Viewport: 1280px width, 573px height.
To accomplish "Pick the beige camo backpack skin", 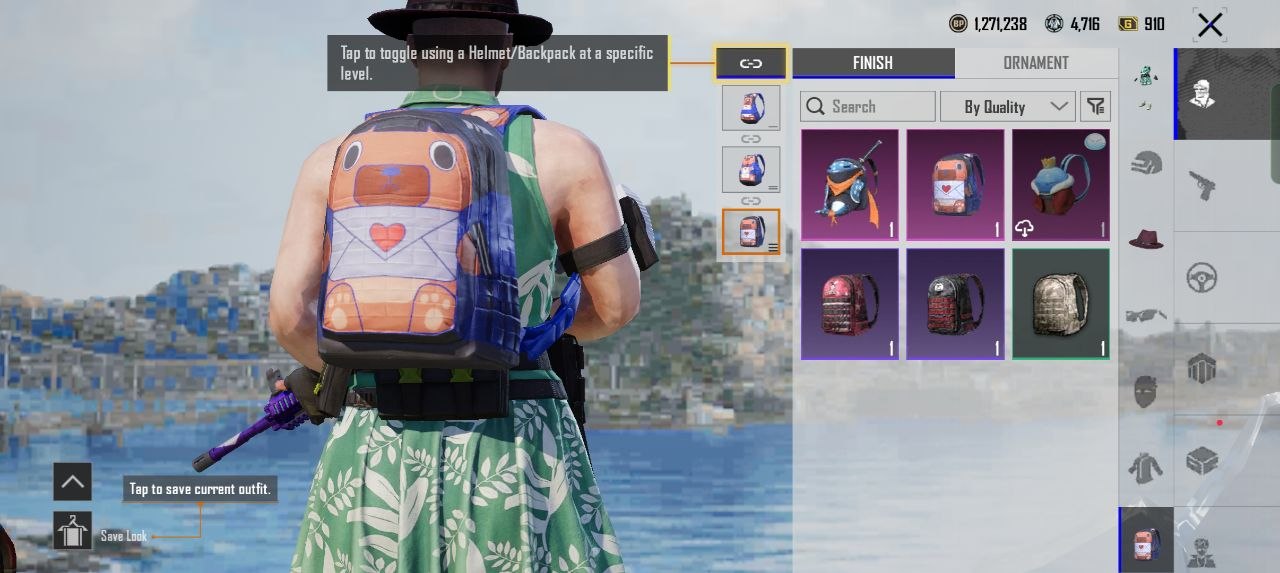I will (x=1060, y=304).
